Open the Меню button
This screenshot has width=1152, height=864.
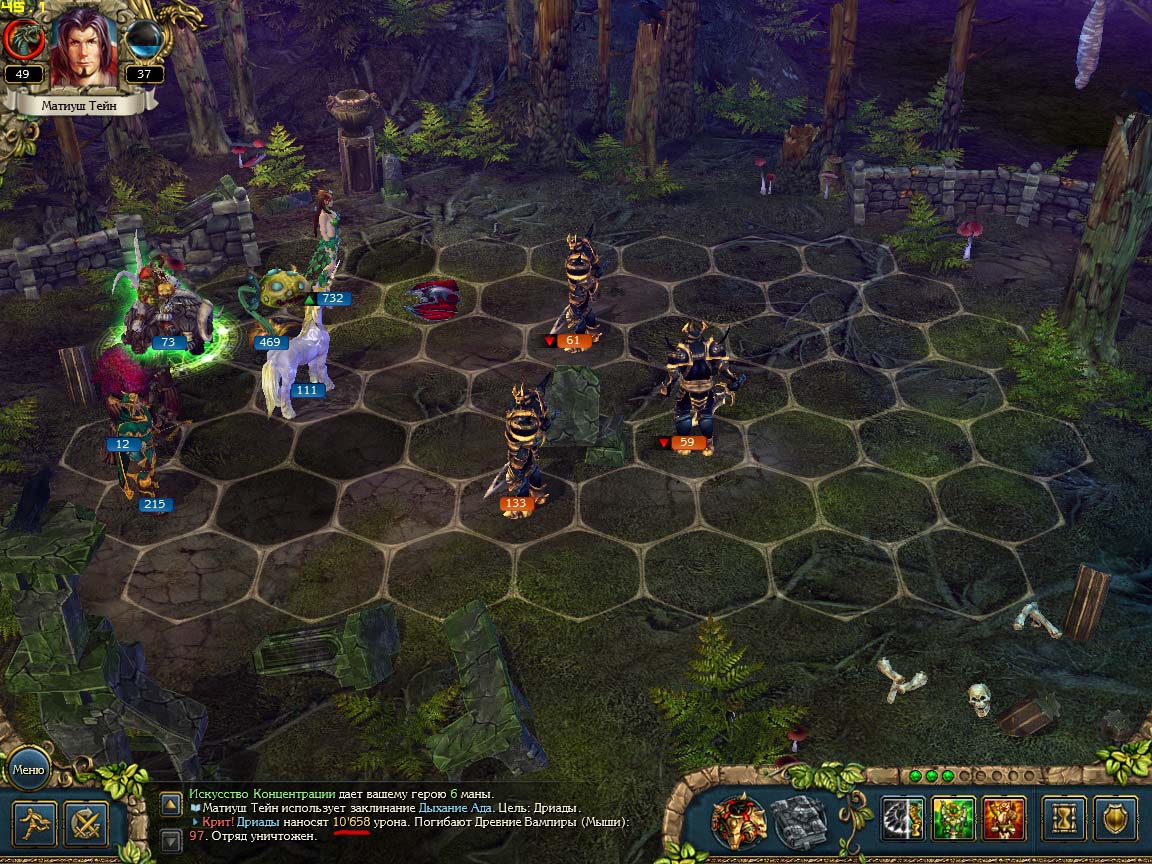click(28, 769)
